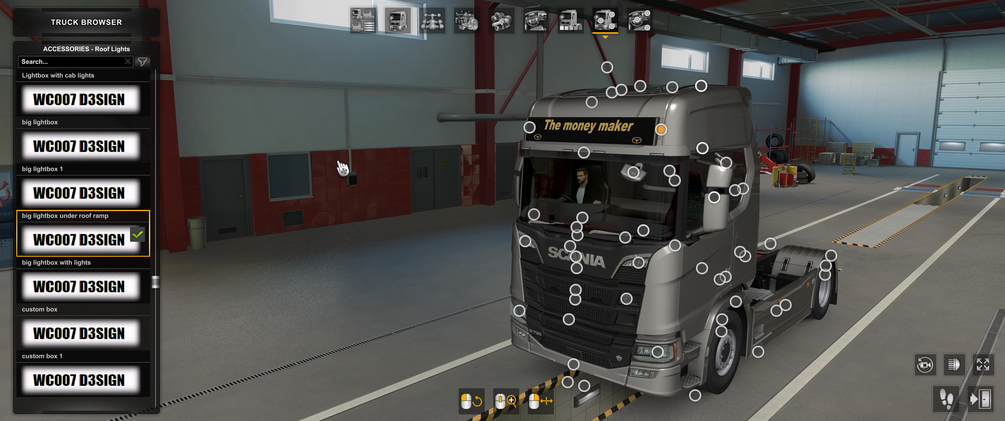The image size is (1005, 421).
Task: Activate the footprints walk-around view
Action: pyautogui.click(x=947, y=399)
